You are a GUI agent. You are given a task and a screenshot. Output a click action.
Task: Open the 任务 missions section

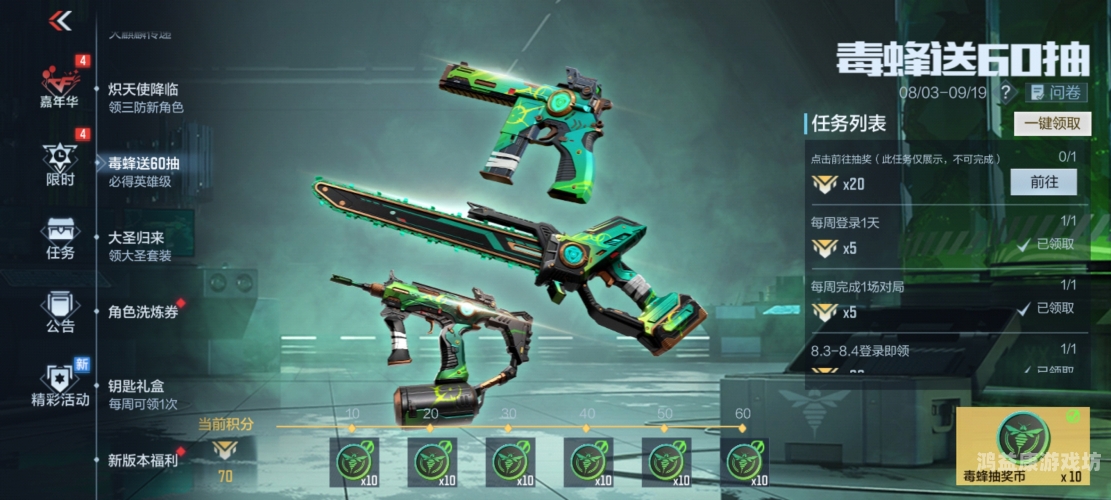coord(60,238)
